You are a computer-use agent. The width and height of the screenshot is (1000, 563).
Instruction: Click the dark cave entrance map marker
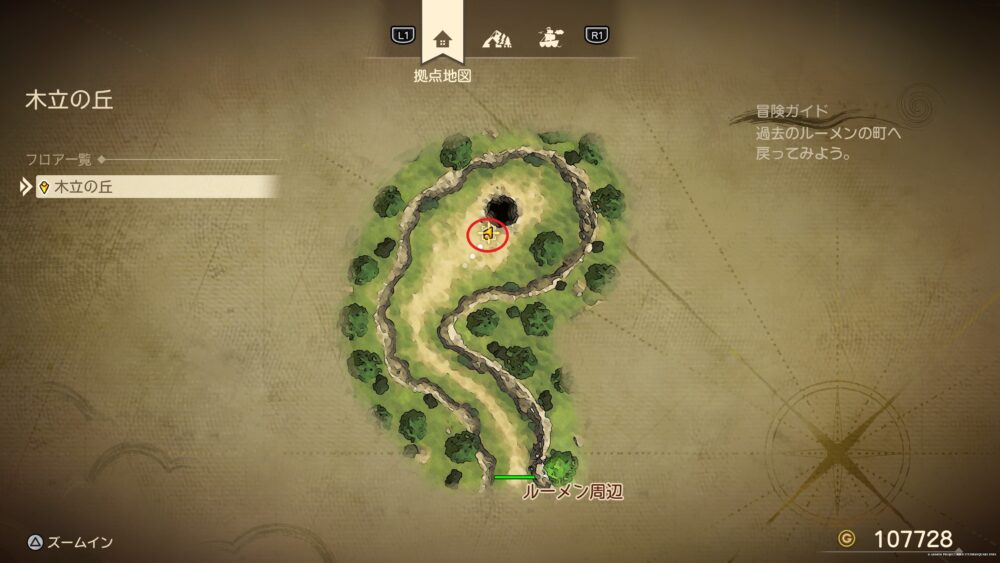(x=501, y=209)
